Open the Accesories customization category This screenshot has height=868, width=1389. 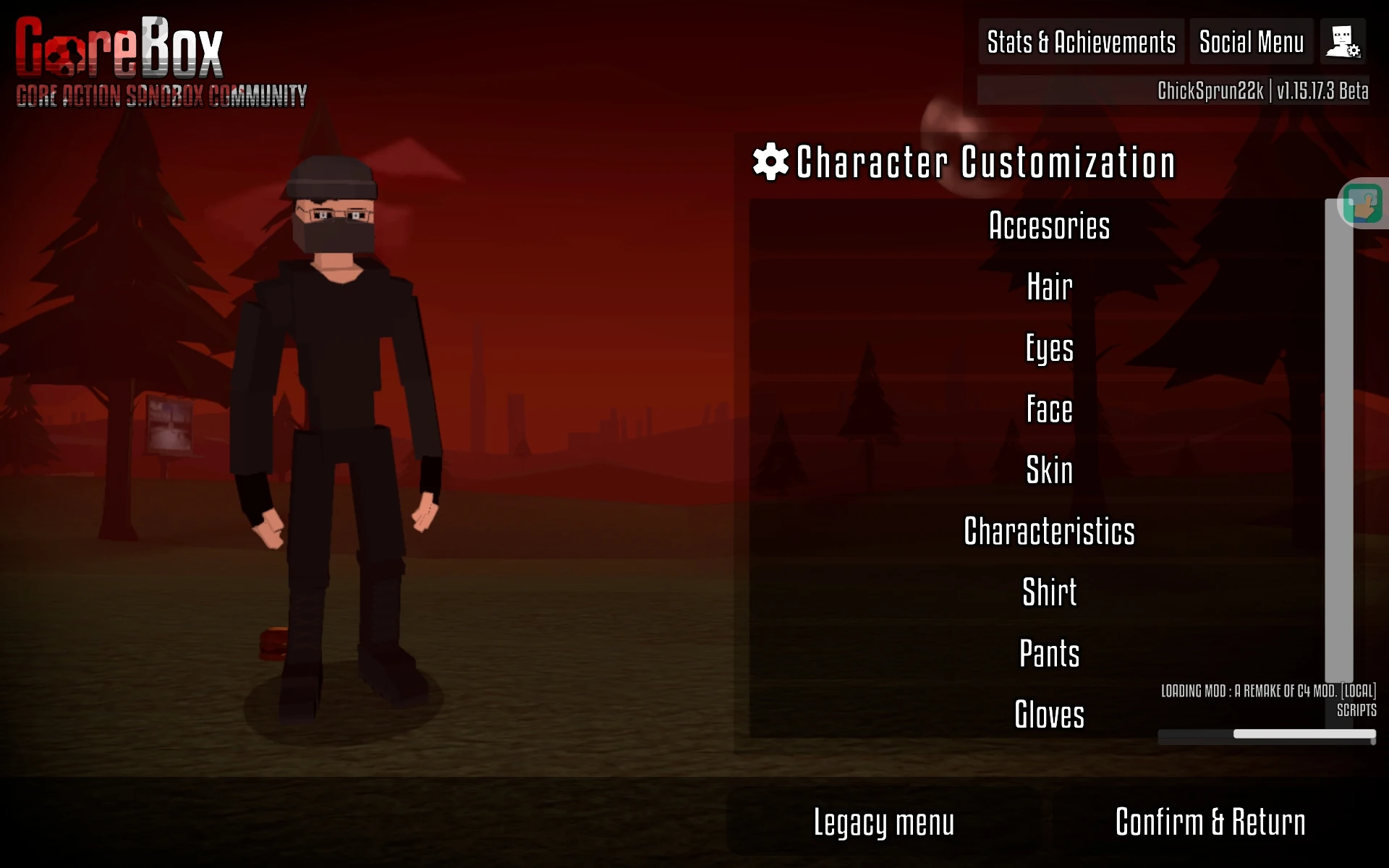point(1049,226)
